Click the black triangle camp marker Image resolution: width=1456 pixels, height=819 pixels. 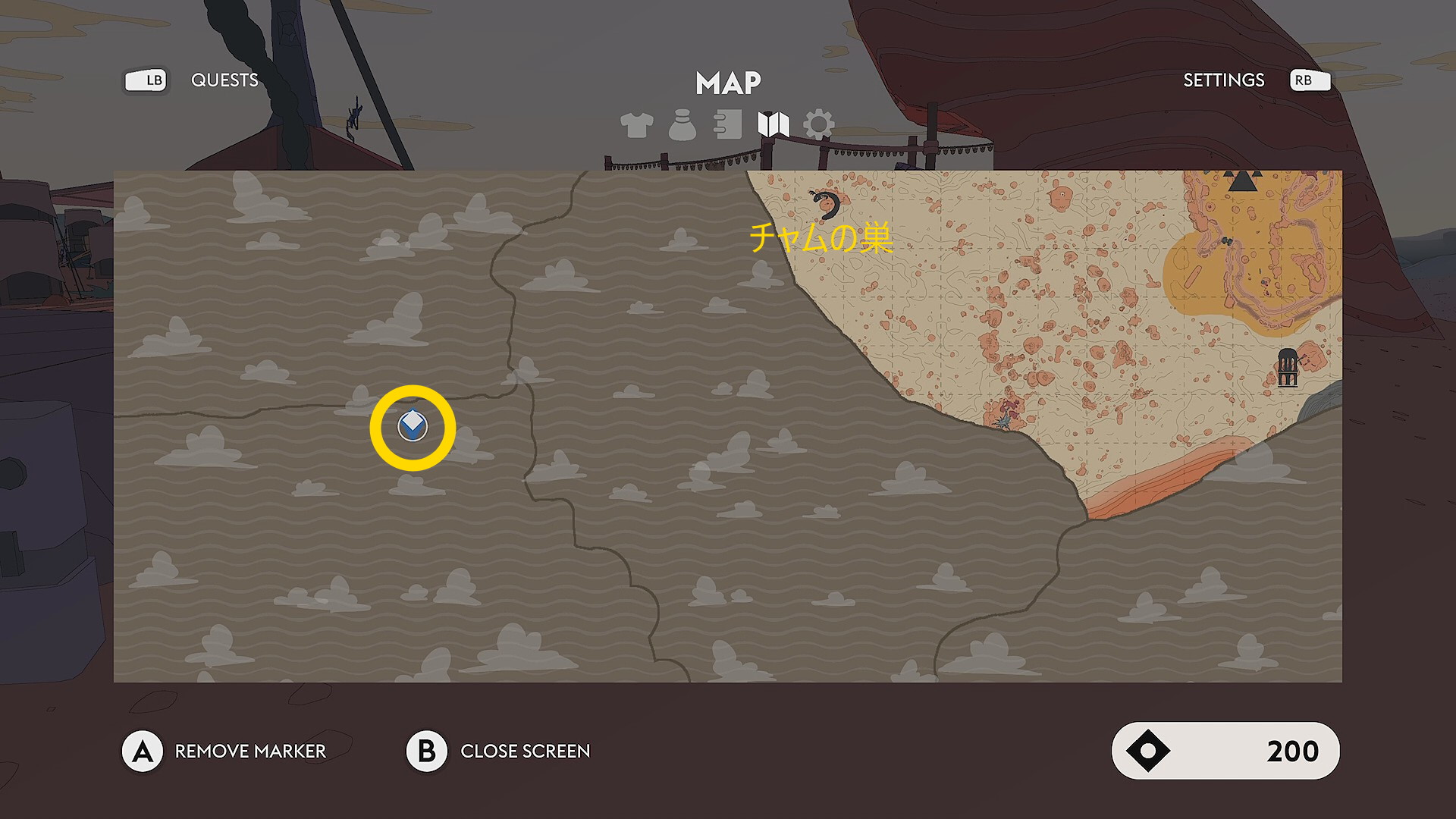point(1242,180)
